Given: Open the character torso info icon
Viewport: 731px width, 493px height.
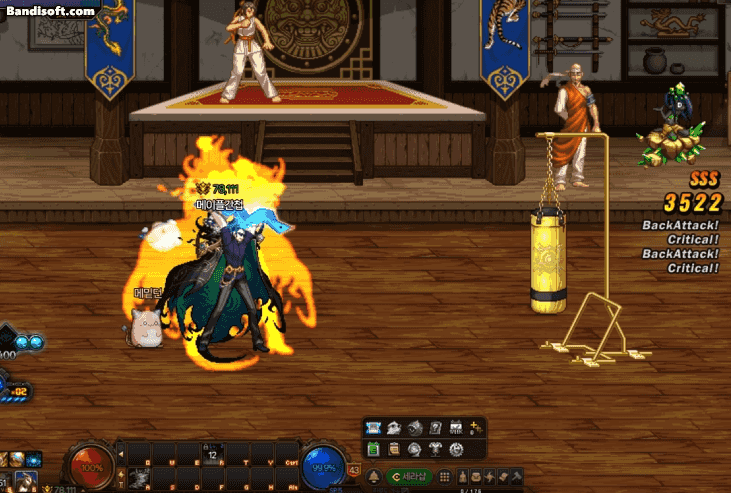Looking at the screenshot, I should pyautogui.click(x=462, y=476).
